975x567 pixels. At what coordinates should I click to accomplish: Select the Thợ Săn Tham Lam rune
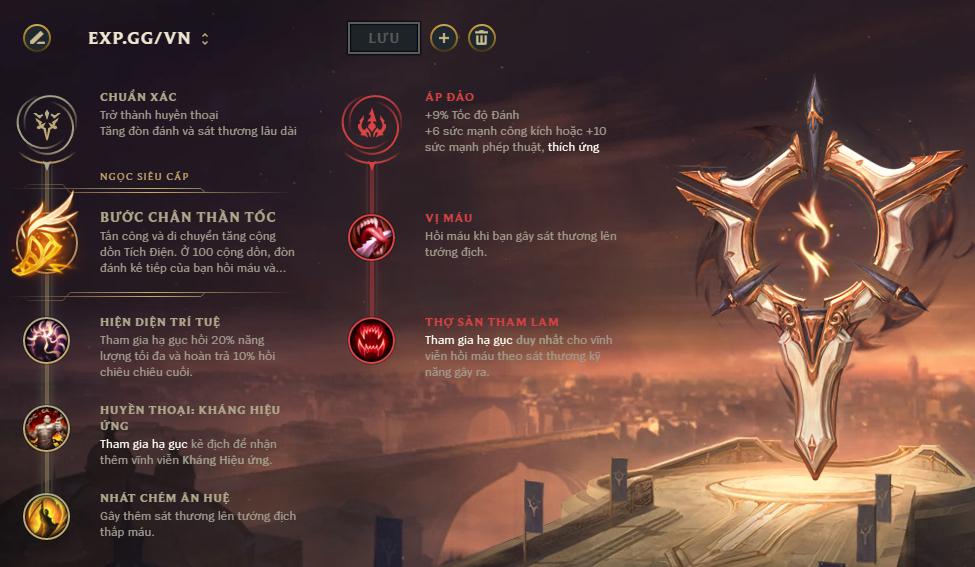pos(371,340)
